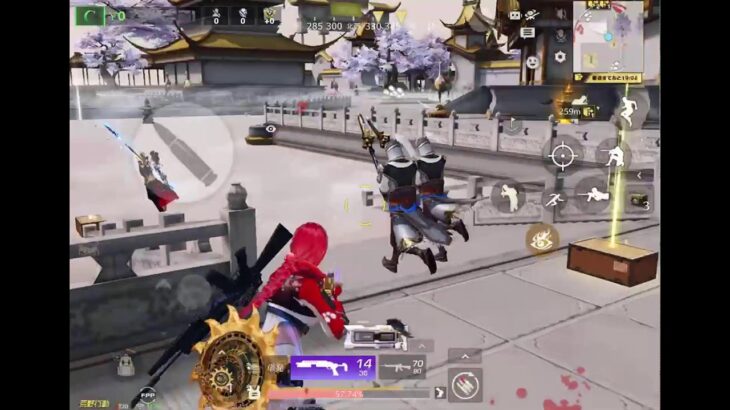
Task: Activate the crosshair aim button
Action: click(563, 155)
